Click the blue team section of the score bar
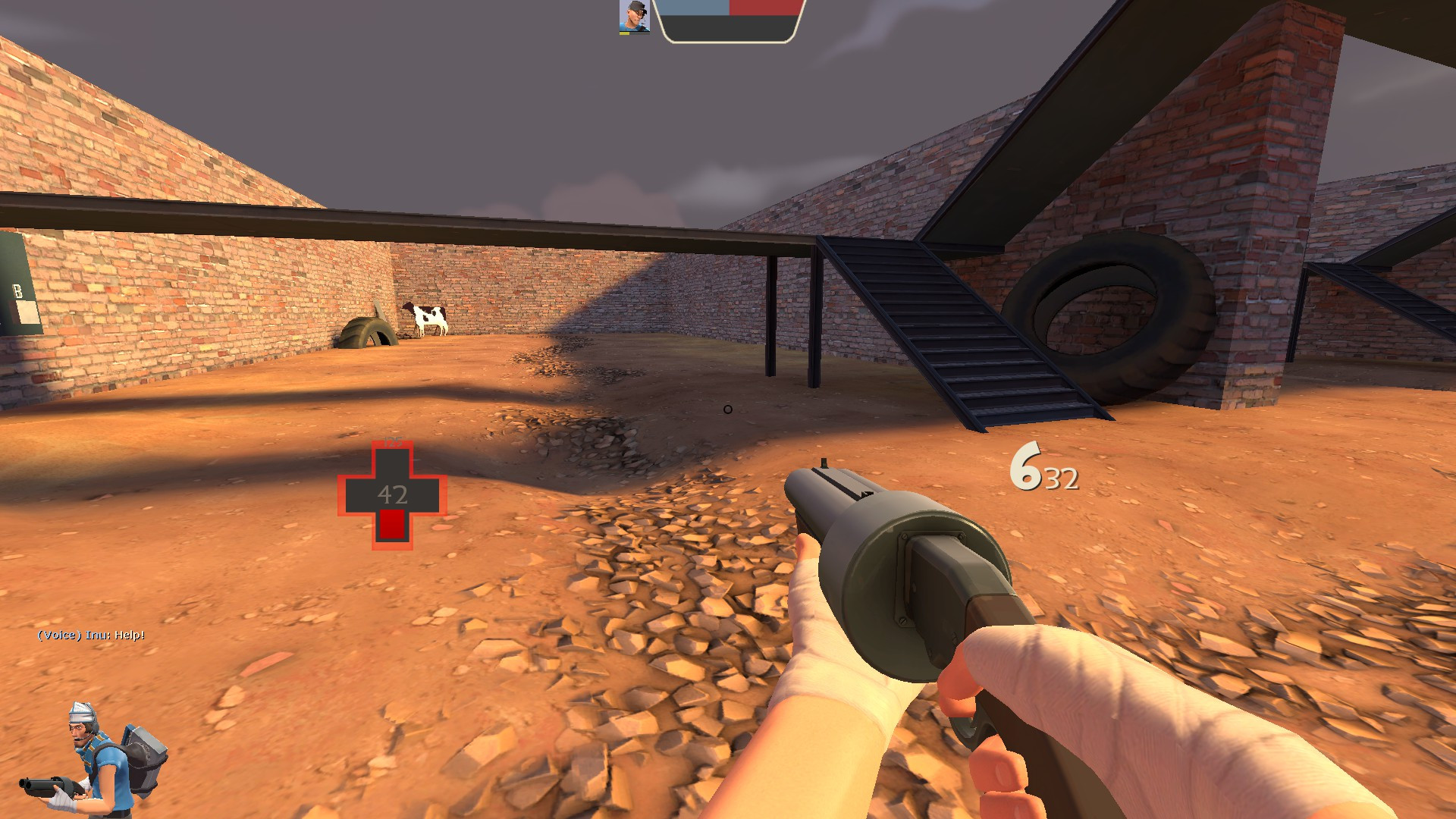This screenshot has width=1456, height=819. tap(694, 8)
